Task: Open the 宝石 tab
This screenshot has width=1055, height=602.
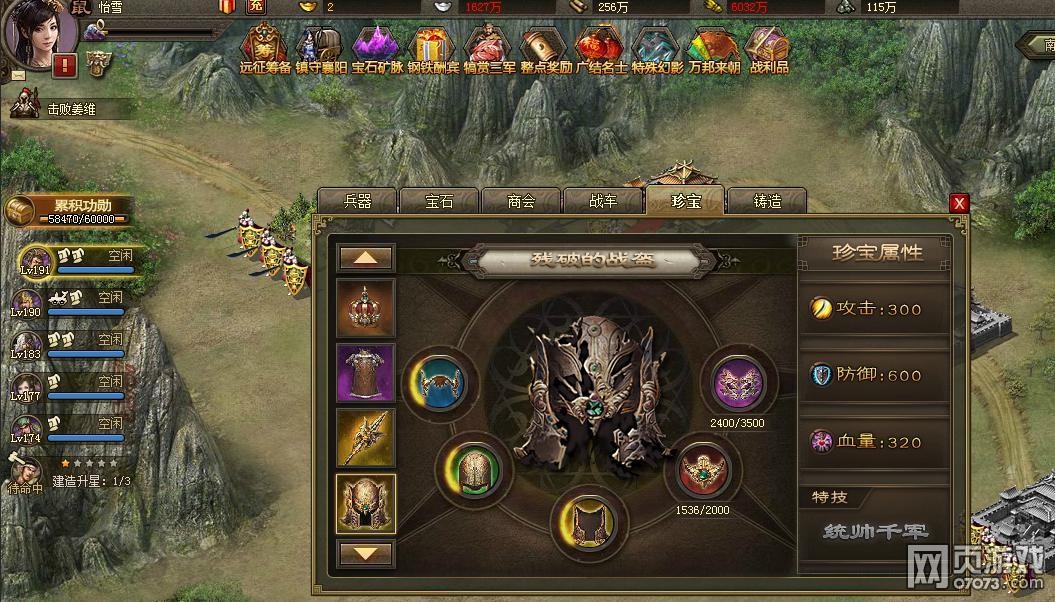Action: coord(439,201)
